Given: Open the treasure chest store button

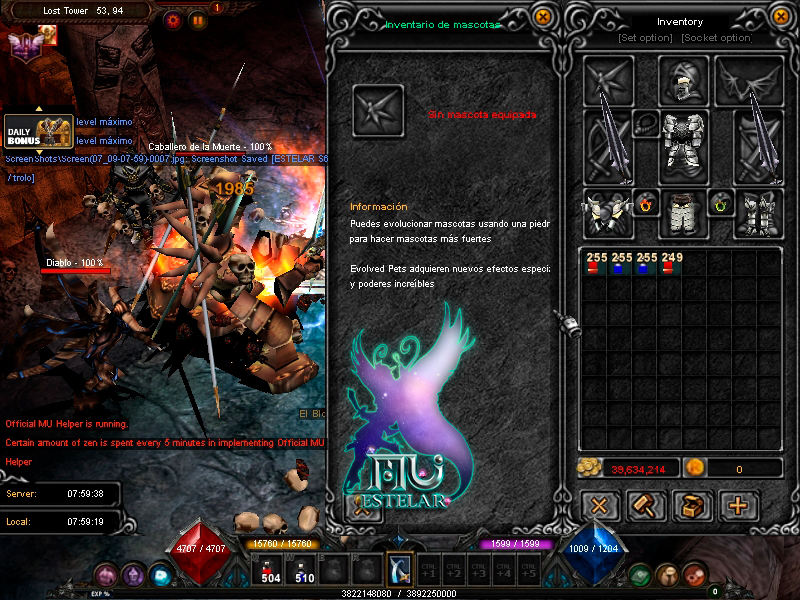Looking at the screenshot, I should point(692,506).
